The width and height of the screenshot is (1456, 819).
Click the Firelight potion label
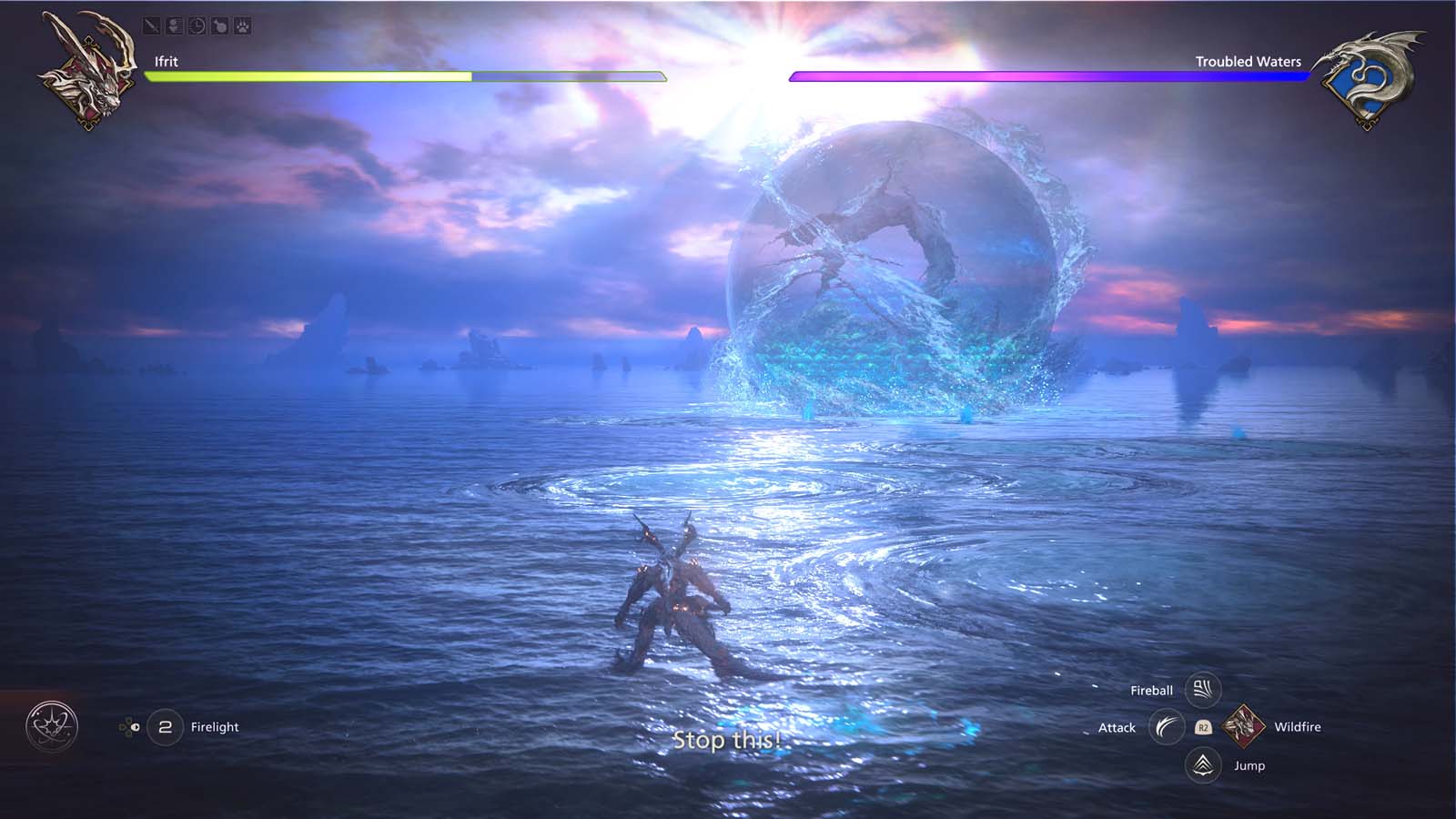215,727
